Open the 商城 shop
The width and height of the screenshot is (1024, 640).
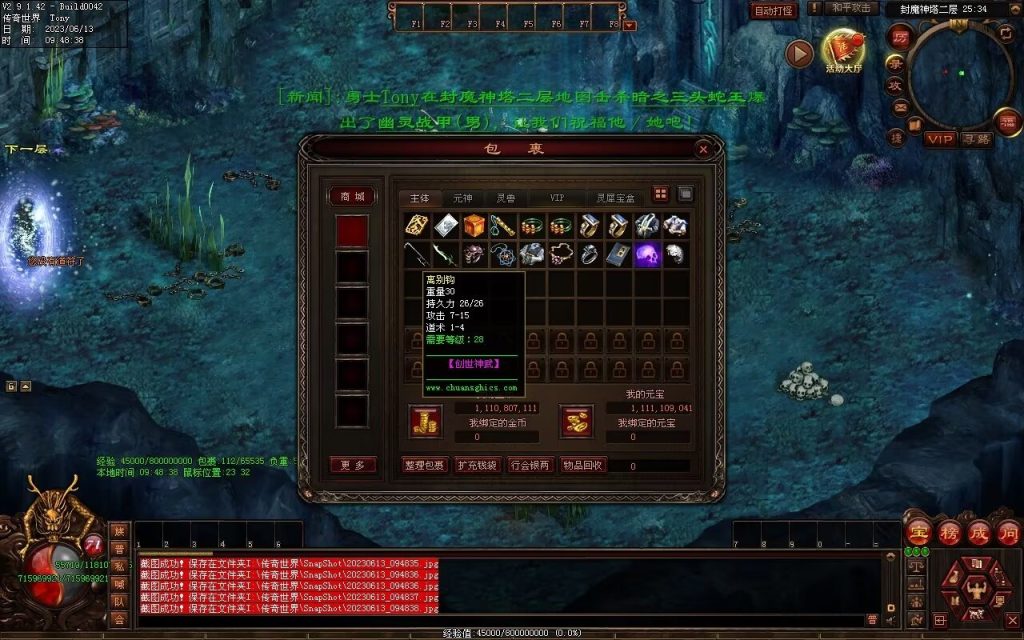[352, 197]
